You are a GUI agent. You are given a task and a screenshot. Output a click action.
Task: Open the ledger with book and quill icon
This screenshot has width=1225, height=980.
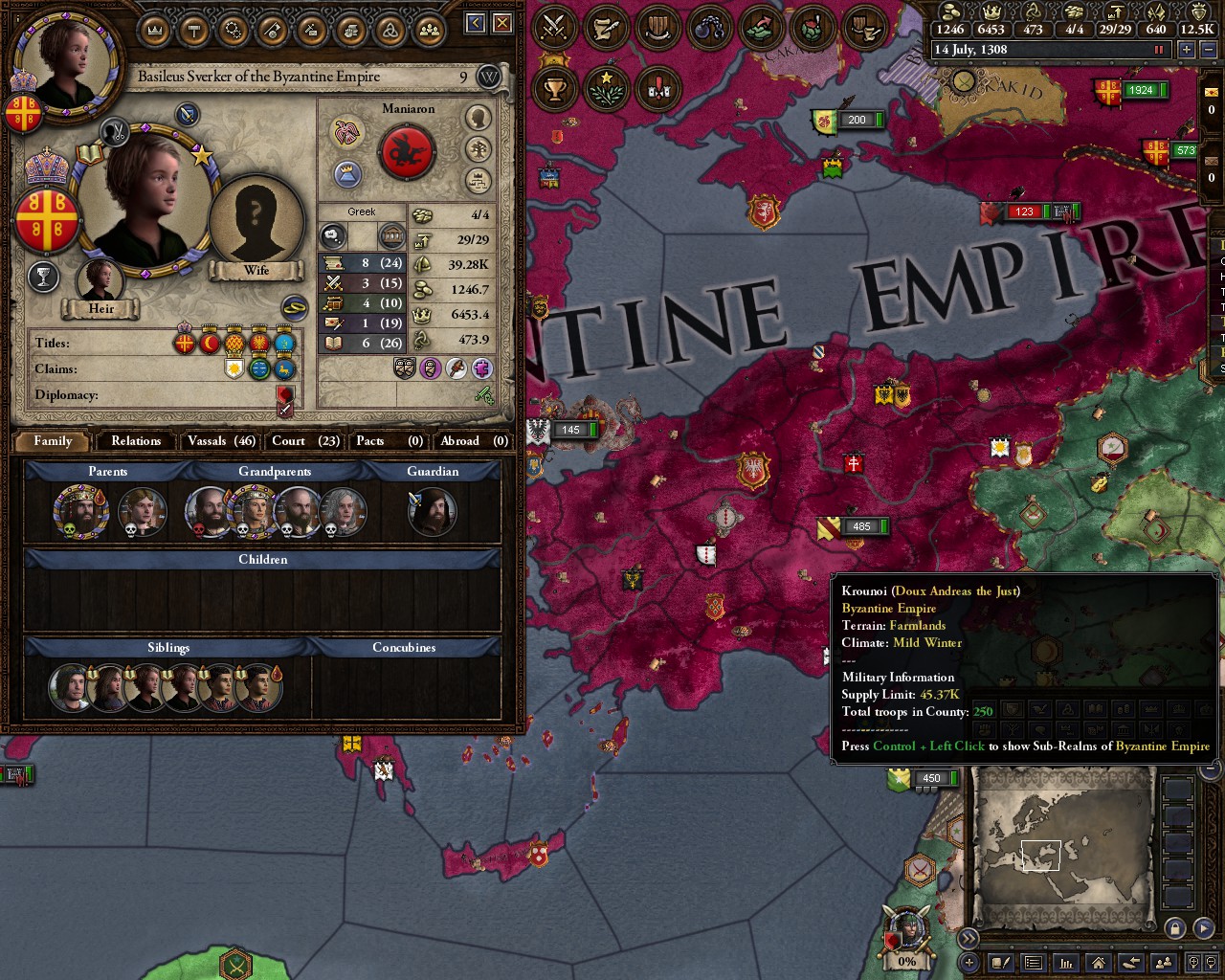[1000, 964]
